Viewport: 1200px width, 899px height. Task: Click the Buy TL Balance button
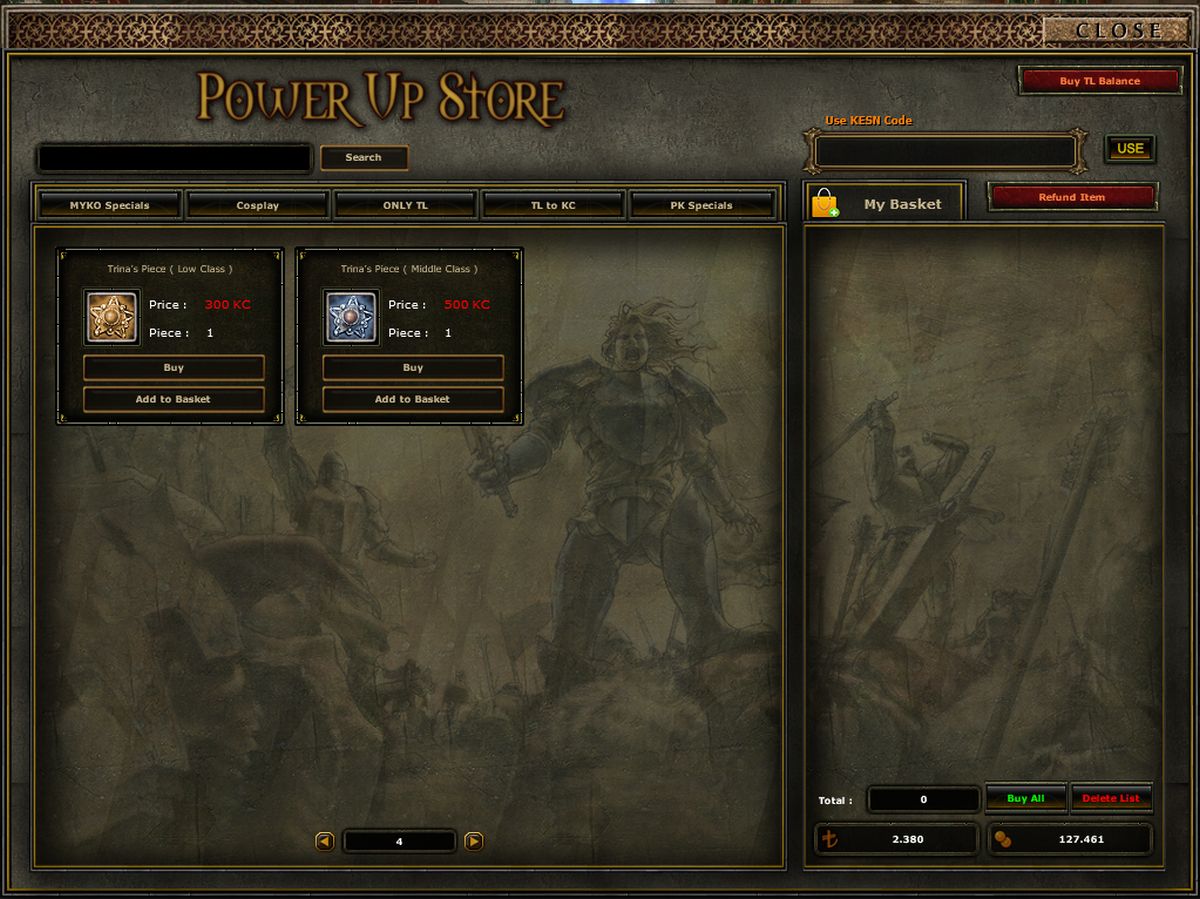click(1099, 81)
